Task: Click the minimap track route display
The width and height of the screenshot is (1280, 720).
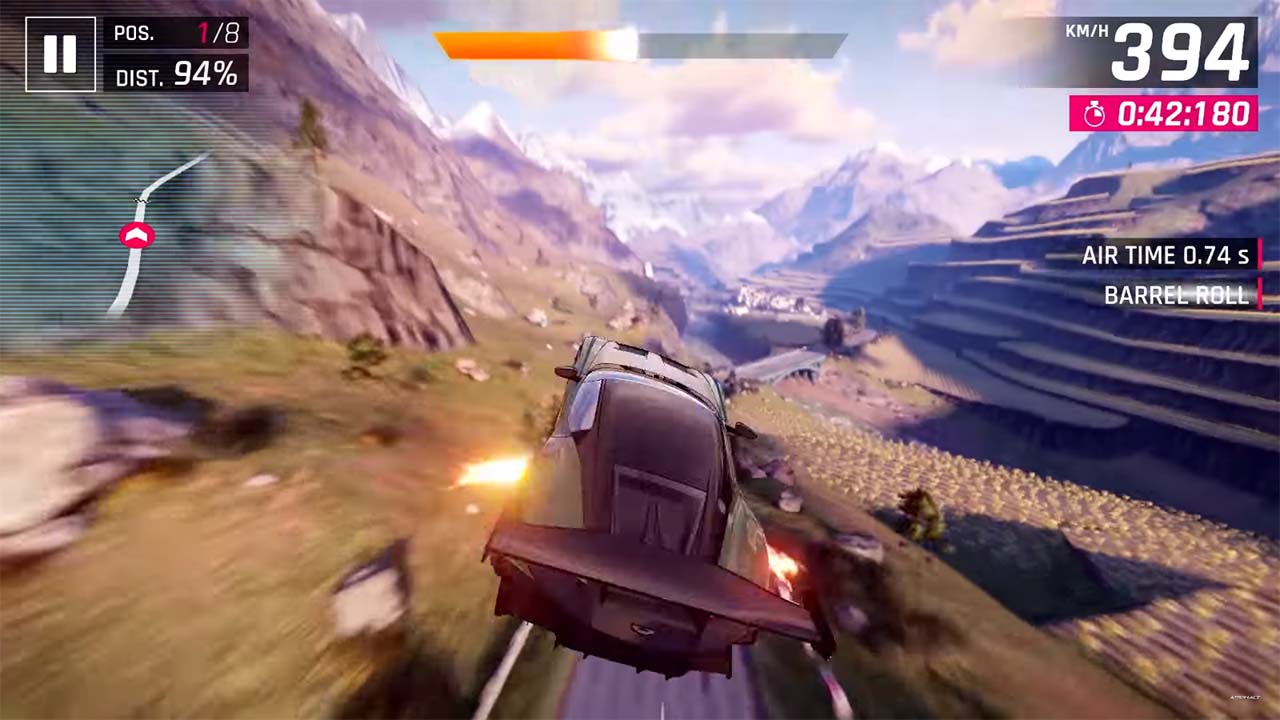Action: coord(140,230)
